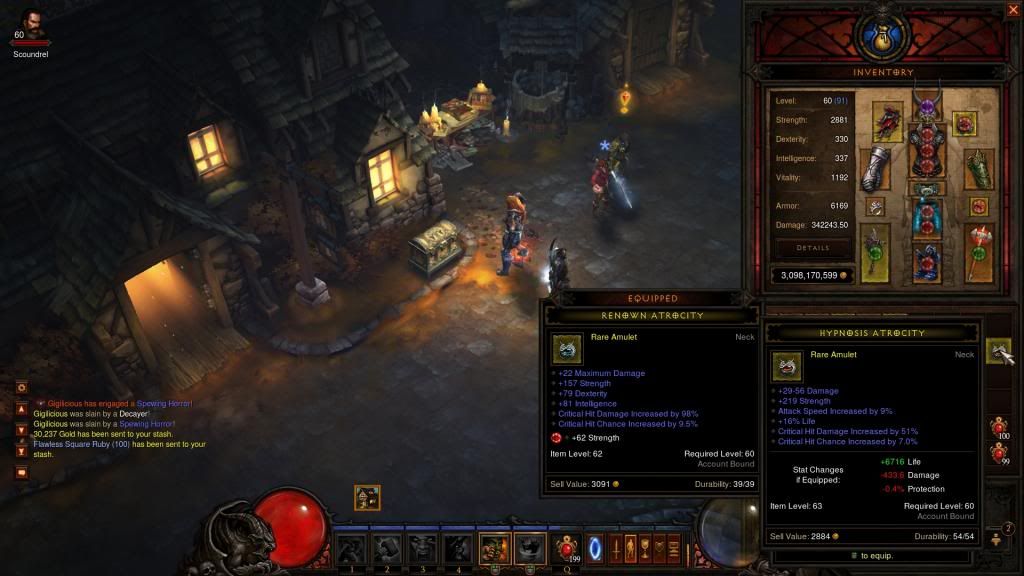
Task: Close the Inventory panel
Action: (x=1013, y=10)
